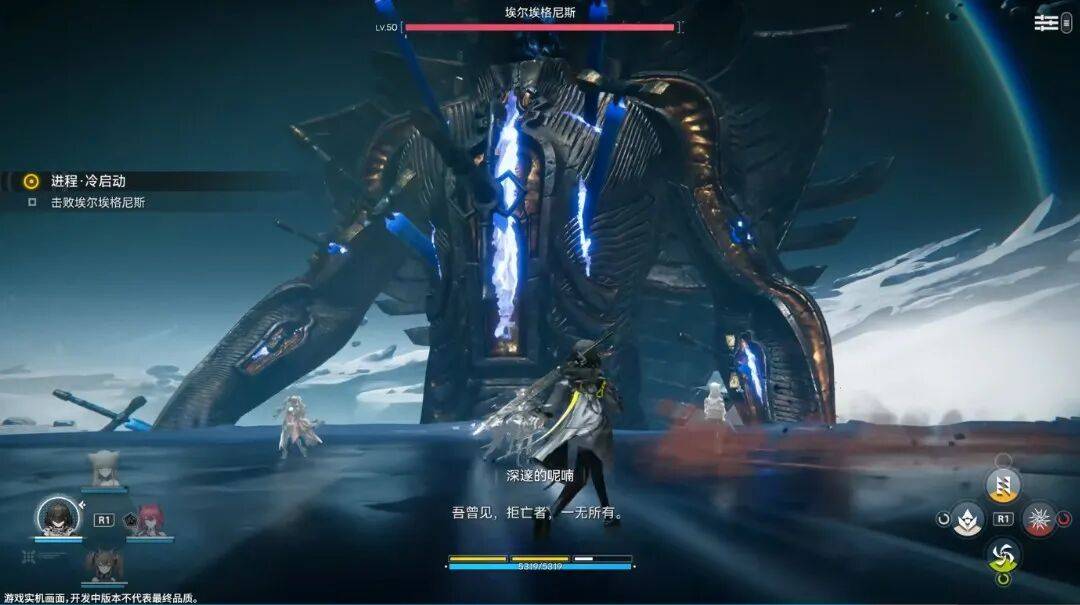Switch to the pale cat-eared party member portrait

point(104,468)
